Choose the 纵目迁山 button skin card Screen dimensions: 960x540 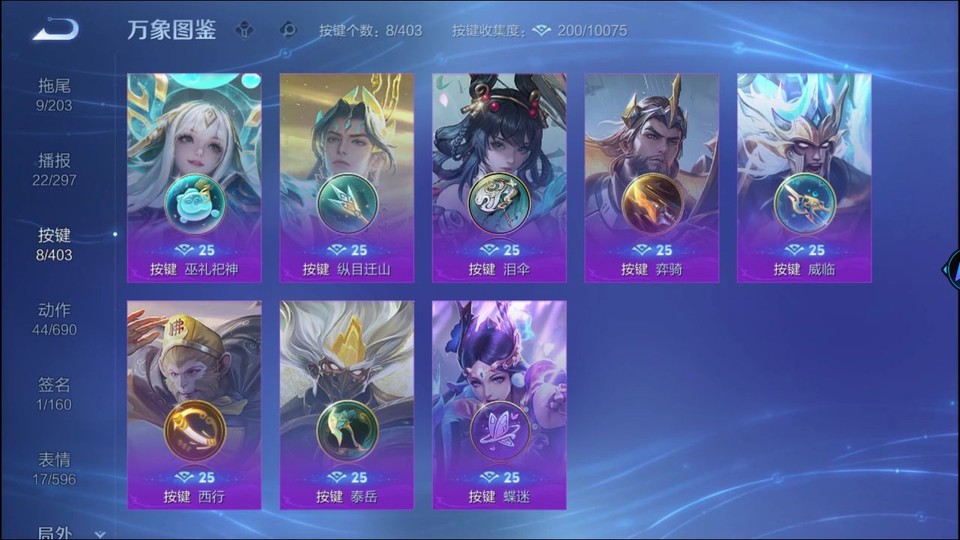coord(347,178)
